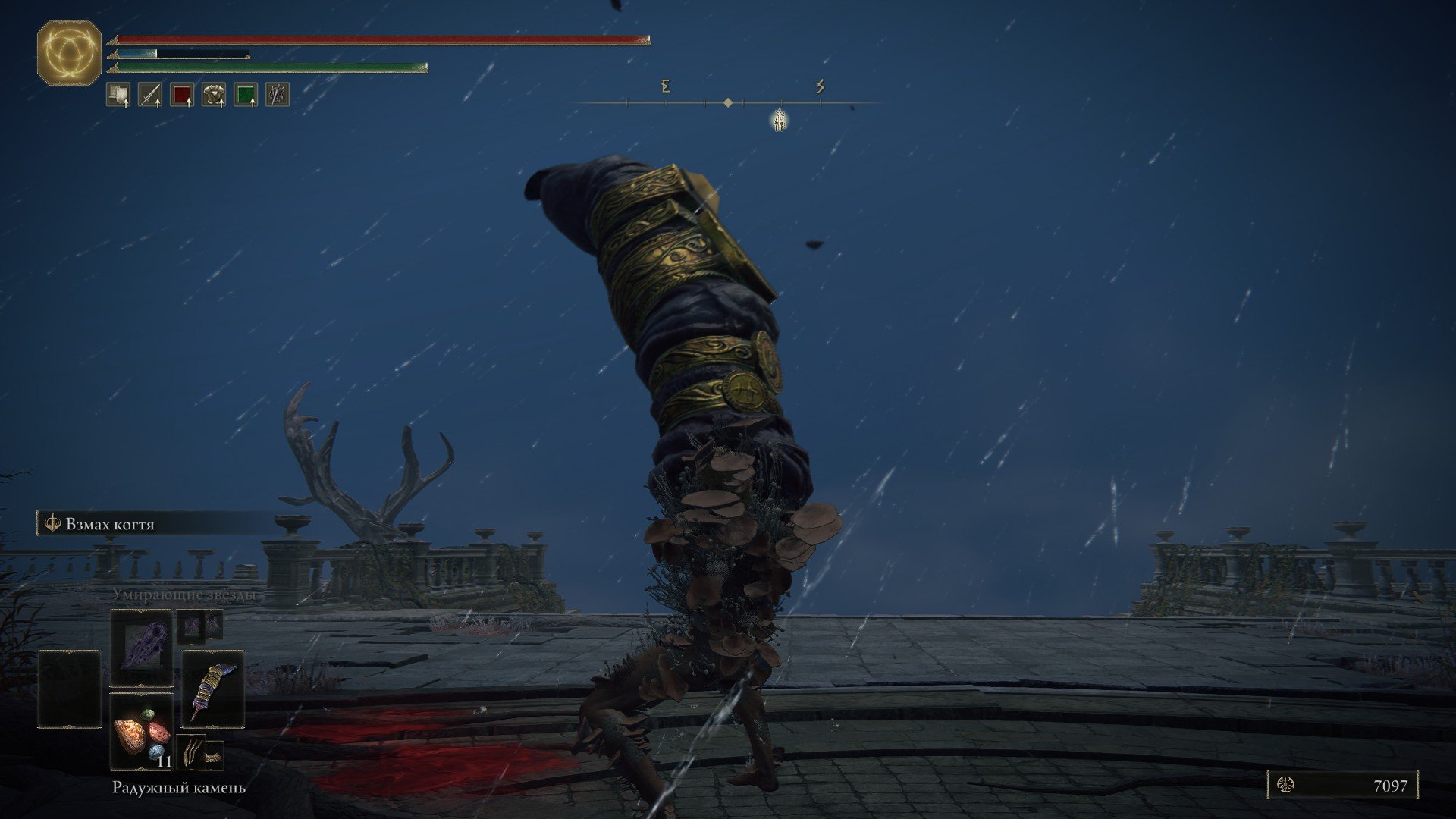Click the compass bar at top
Viewport: 1456px width, 819px height.
(727, 102)
